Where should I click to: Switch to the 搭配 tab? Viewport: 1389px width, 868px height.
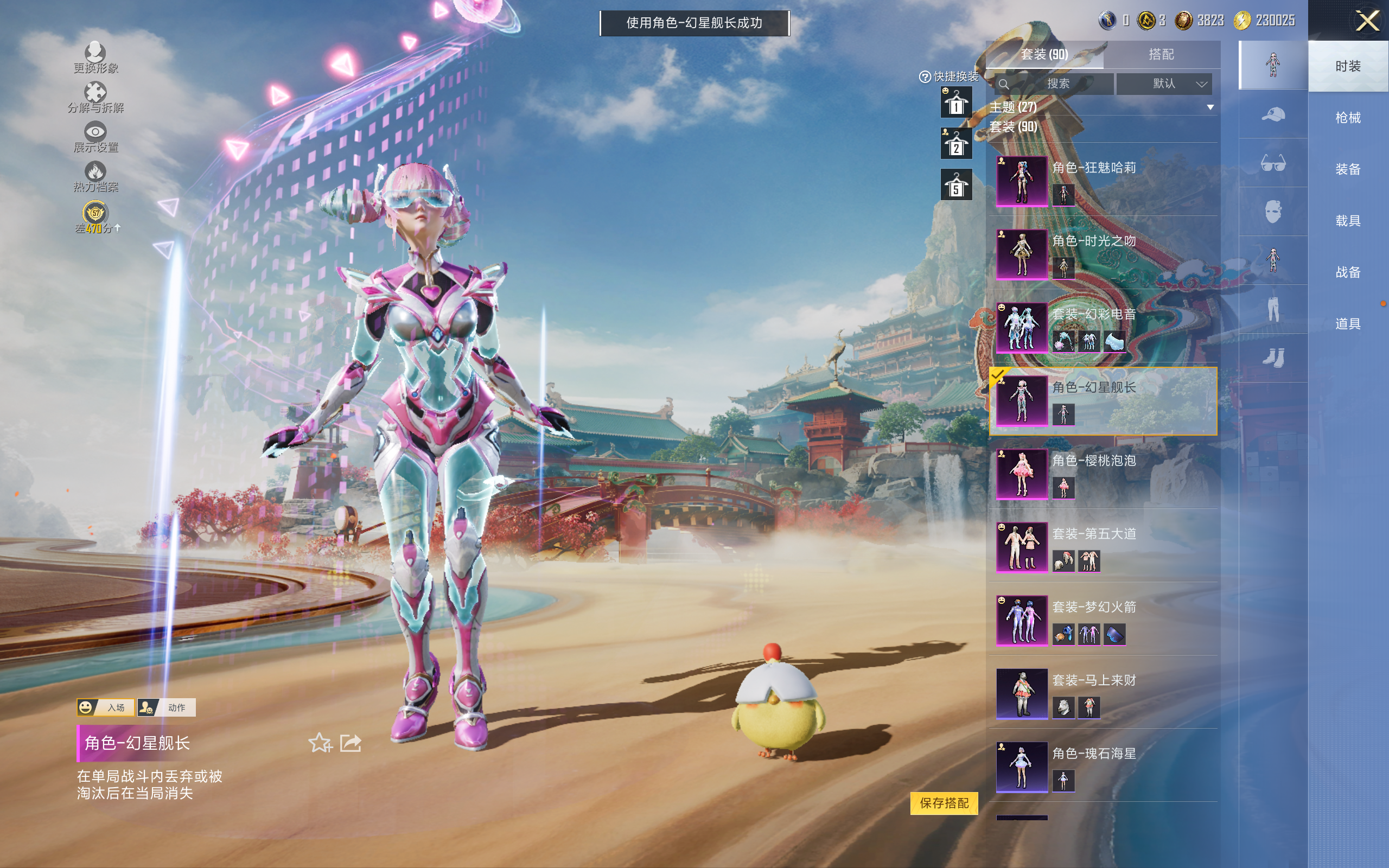click(1161, 55)
